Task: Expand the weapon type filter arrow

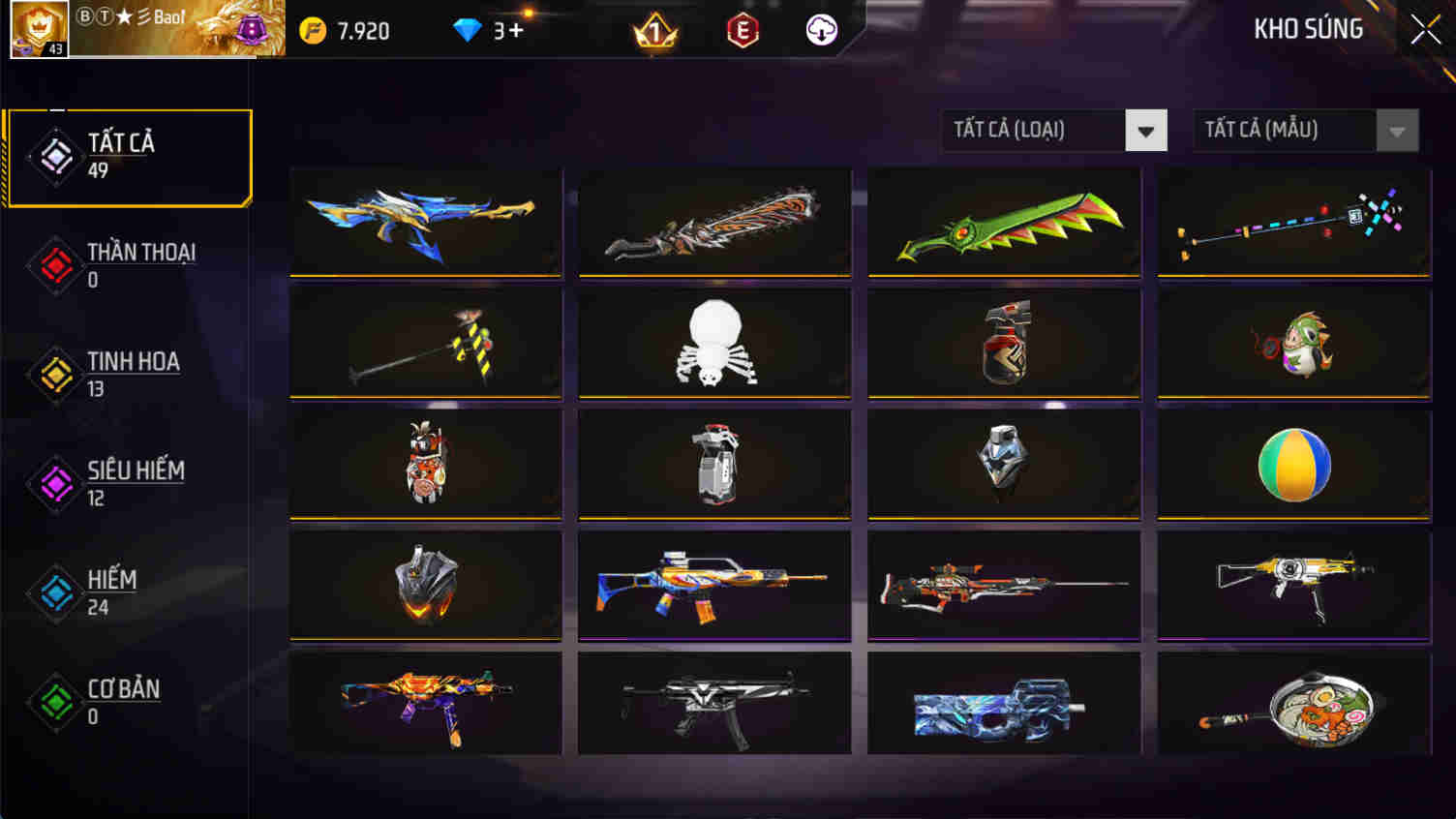Action: pyautogui.click(x=1146, y=130)
